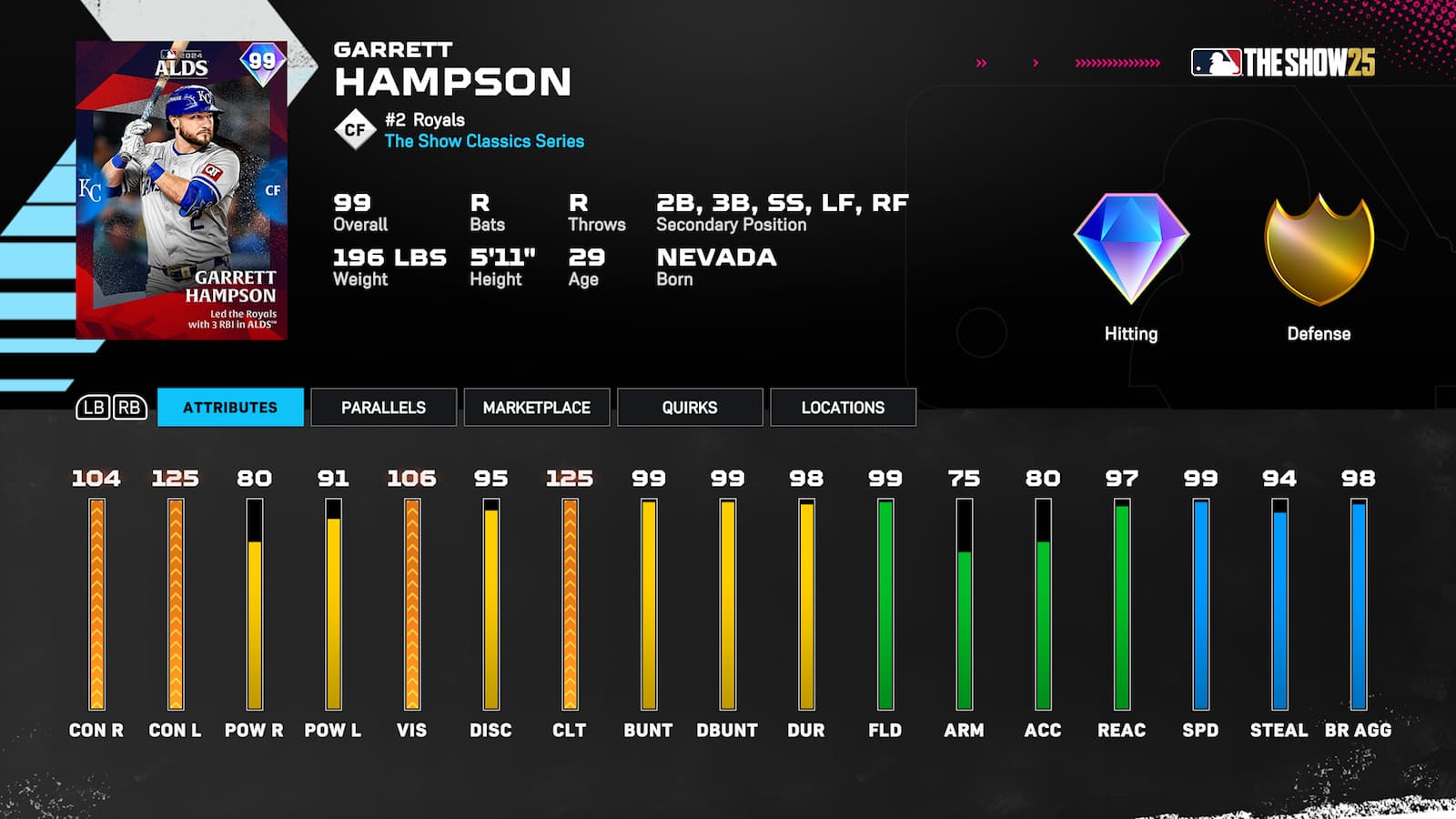Switch to the Parallels tab
1456x819 pixels.
tap(382, 408)
